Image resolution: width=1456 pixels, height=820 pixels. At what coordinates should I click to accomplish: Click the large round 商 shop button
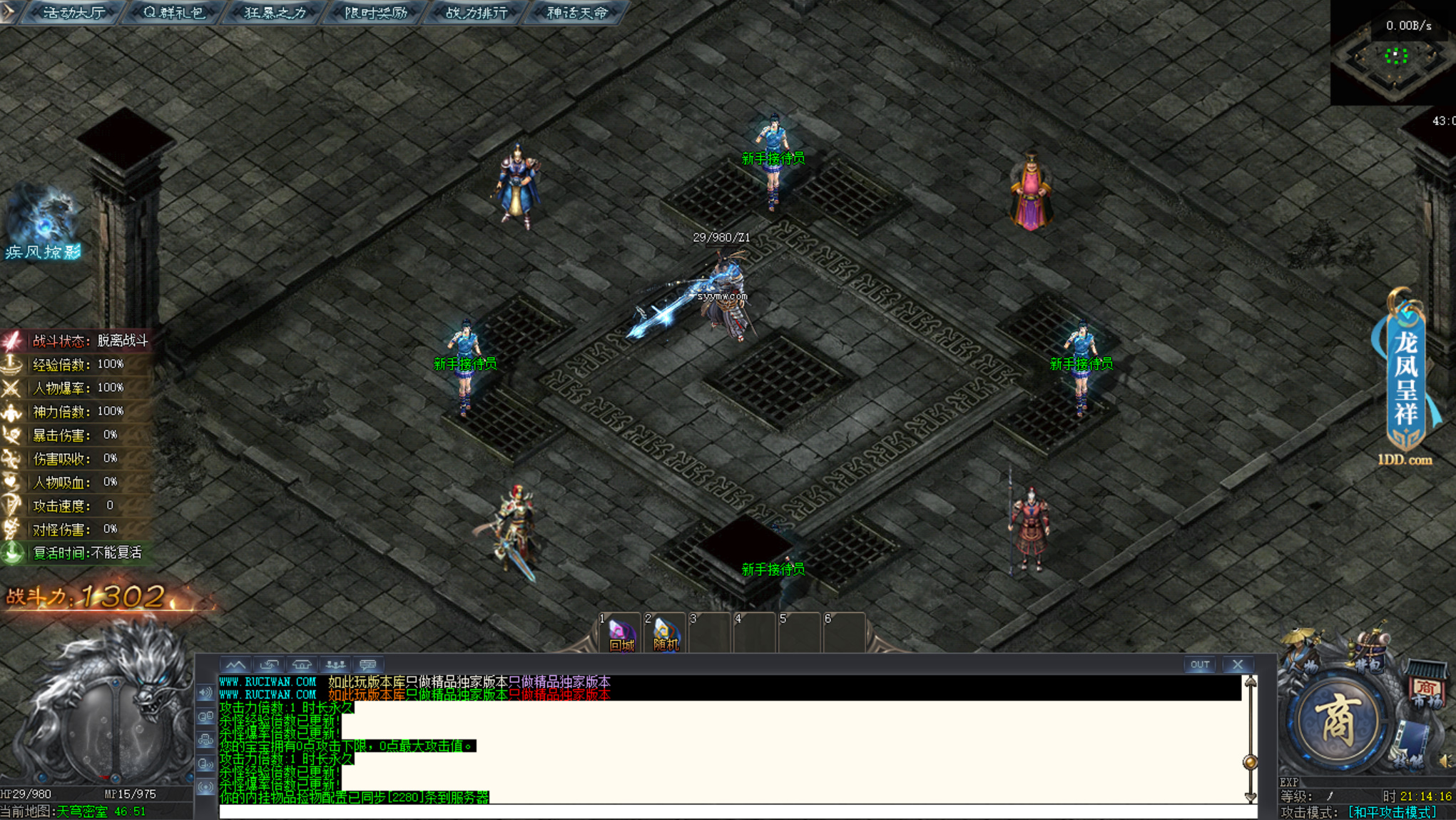click(1338, 722)
